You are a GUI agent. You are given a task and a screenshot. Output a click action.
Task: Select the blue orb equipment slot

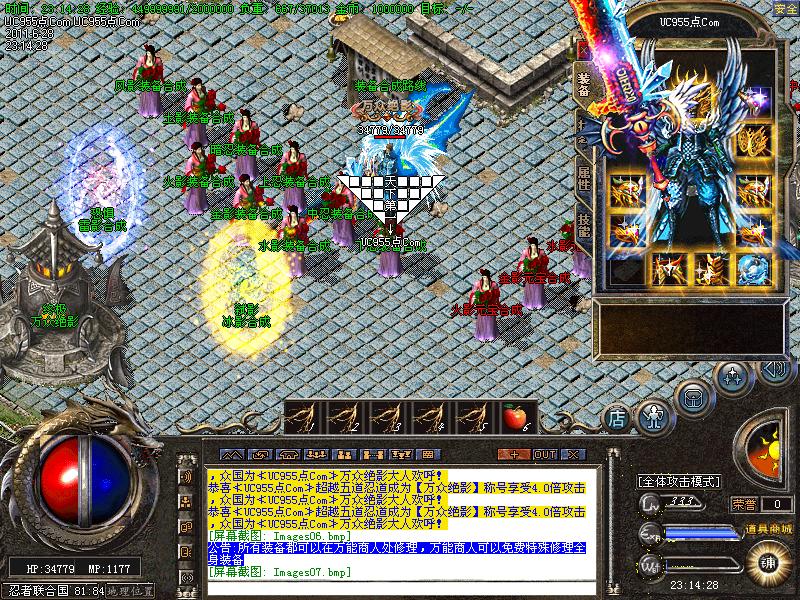(x=753, y=268)
